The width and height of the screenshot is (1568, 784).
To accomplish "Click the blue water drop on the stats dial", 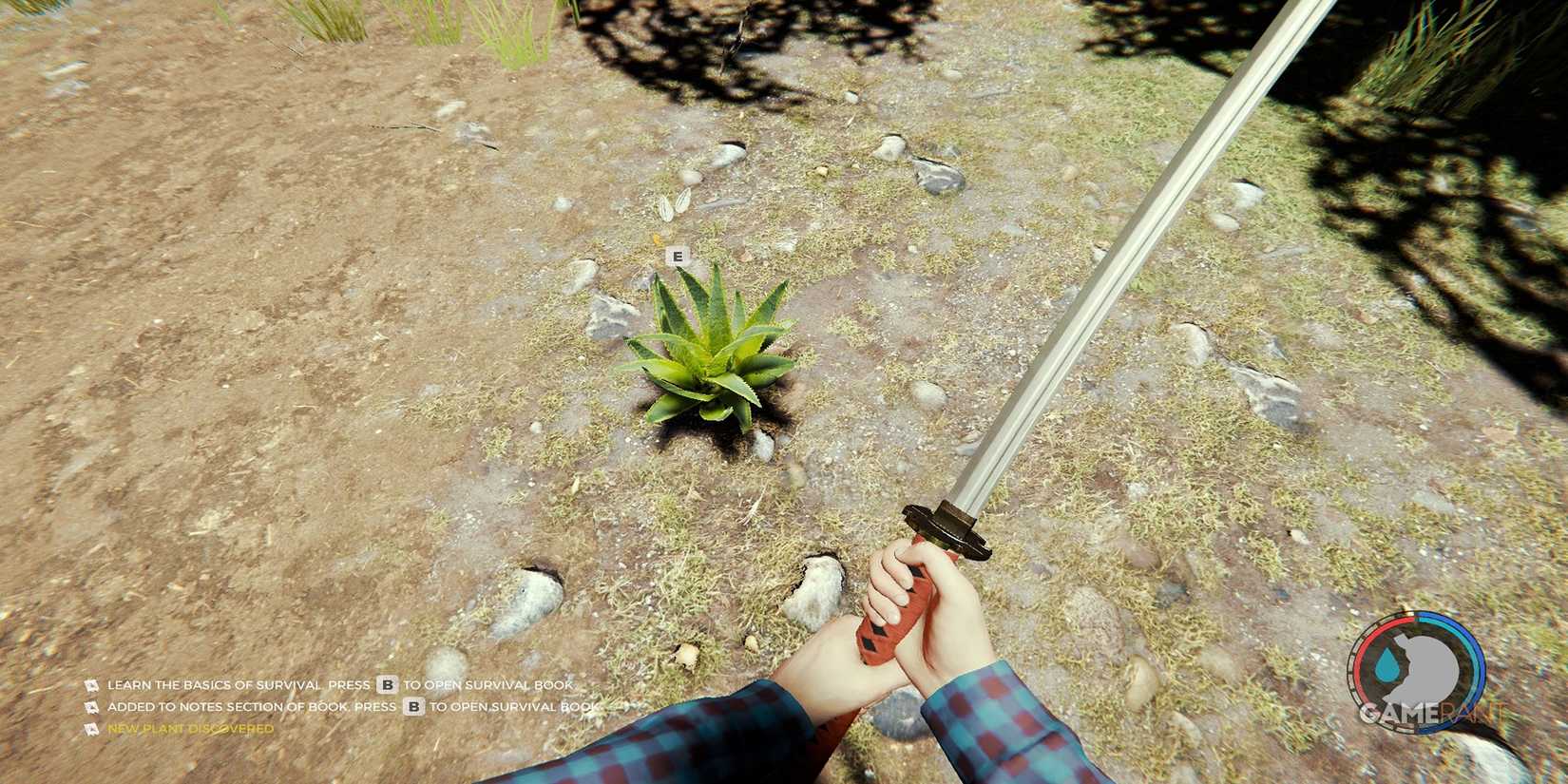I will (x=1388, y=663).
